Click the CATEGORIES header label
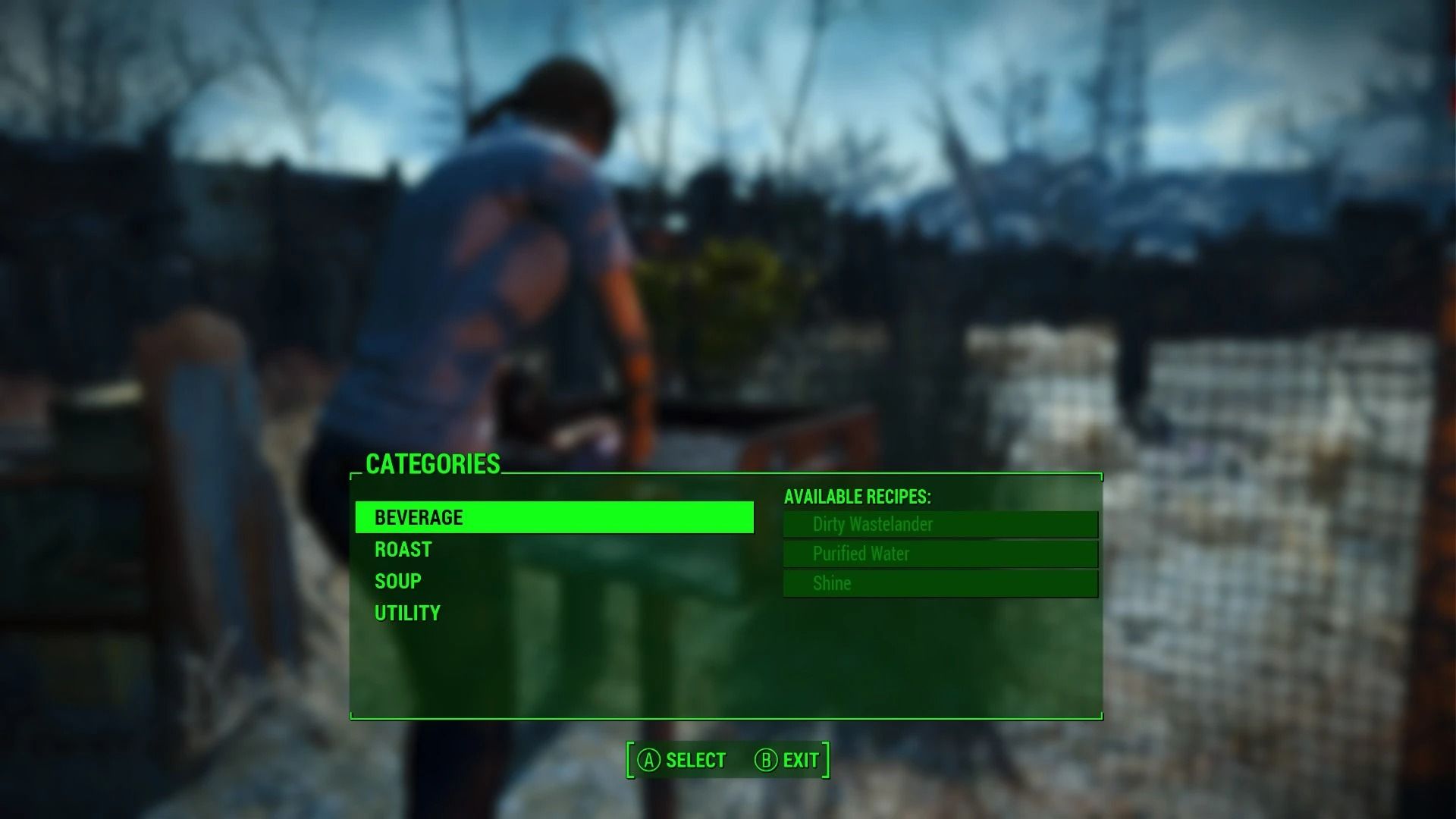This screenshot has height=819, width=1456. tap(433, 464)
